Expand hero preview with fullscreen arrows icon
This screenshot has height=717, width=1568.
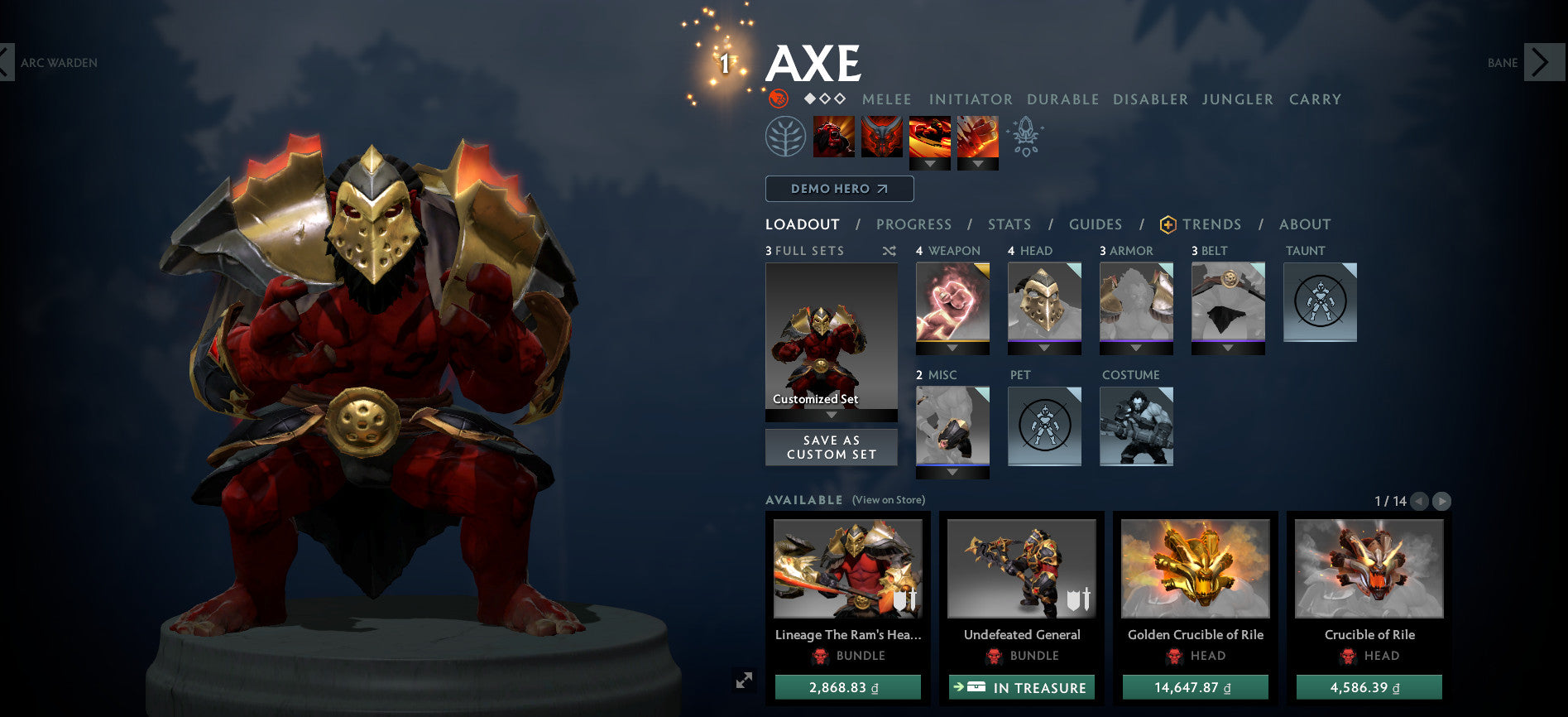click(x=746, y=678)
